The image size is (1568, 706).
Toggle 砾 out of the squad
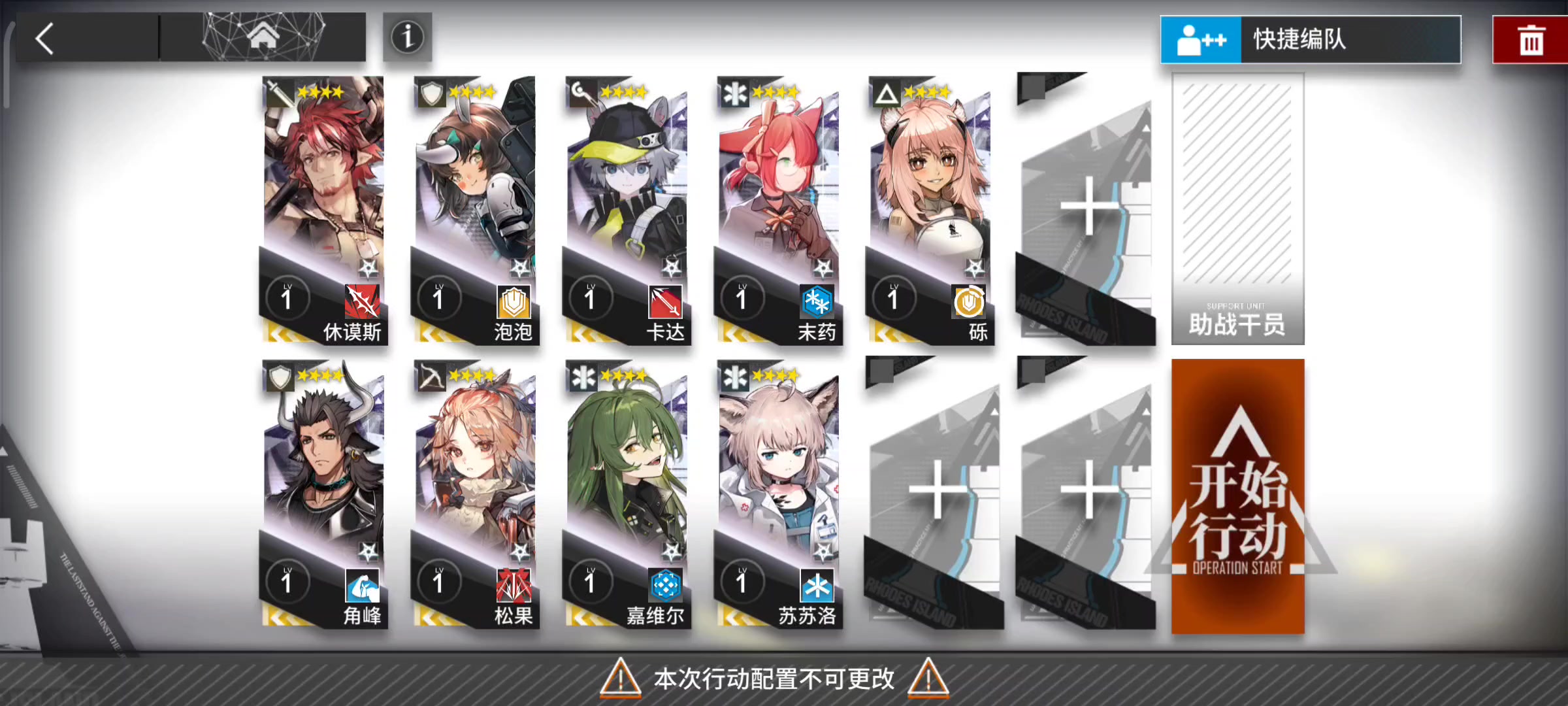click(x=931, y=196)
